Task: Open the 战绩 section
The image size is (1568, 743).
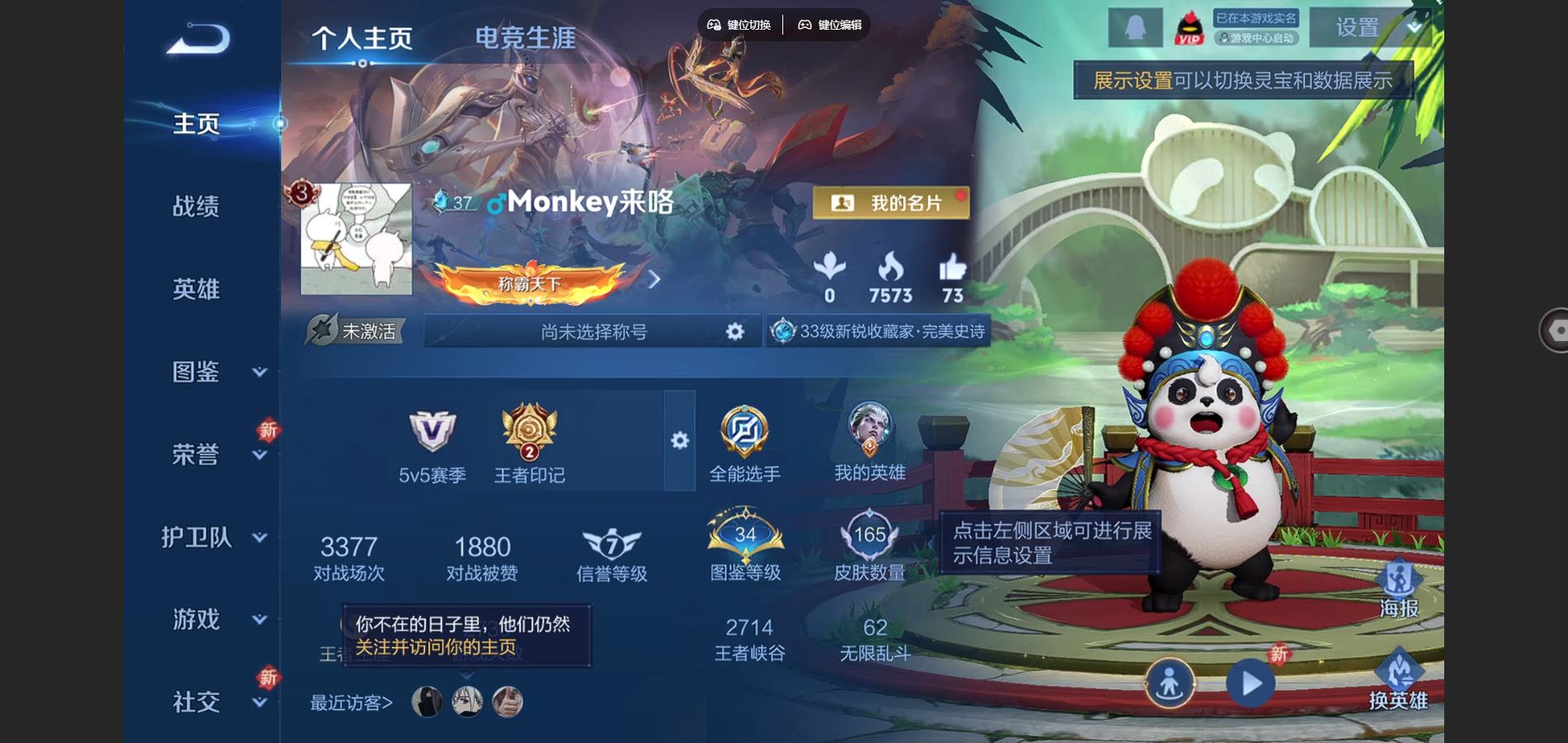Action: [196, 206]
